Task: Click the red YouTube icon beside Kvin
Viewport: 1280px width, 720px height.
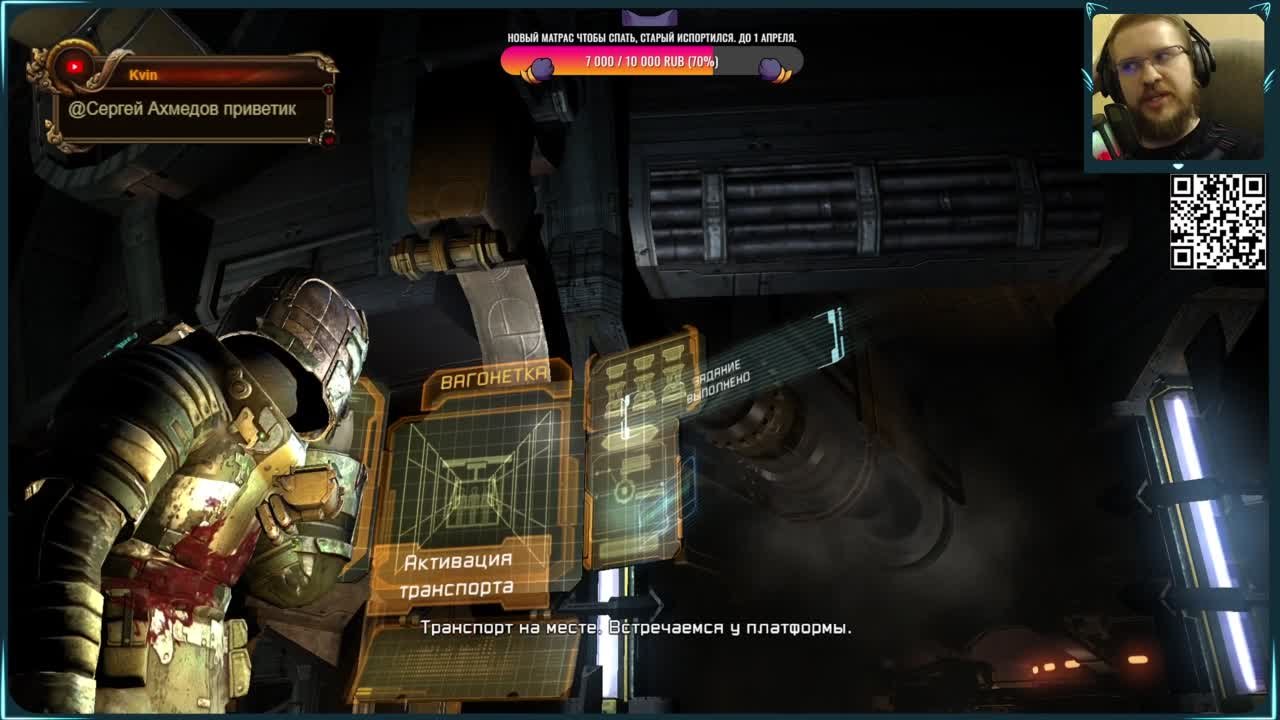Action: (73, 67)
